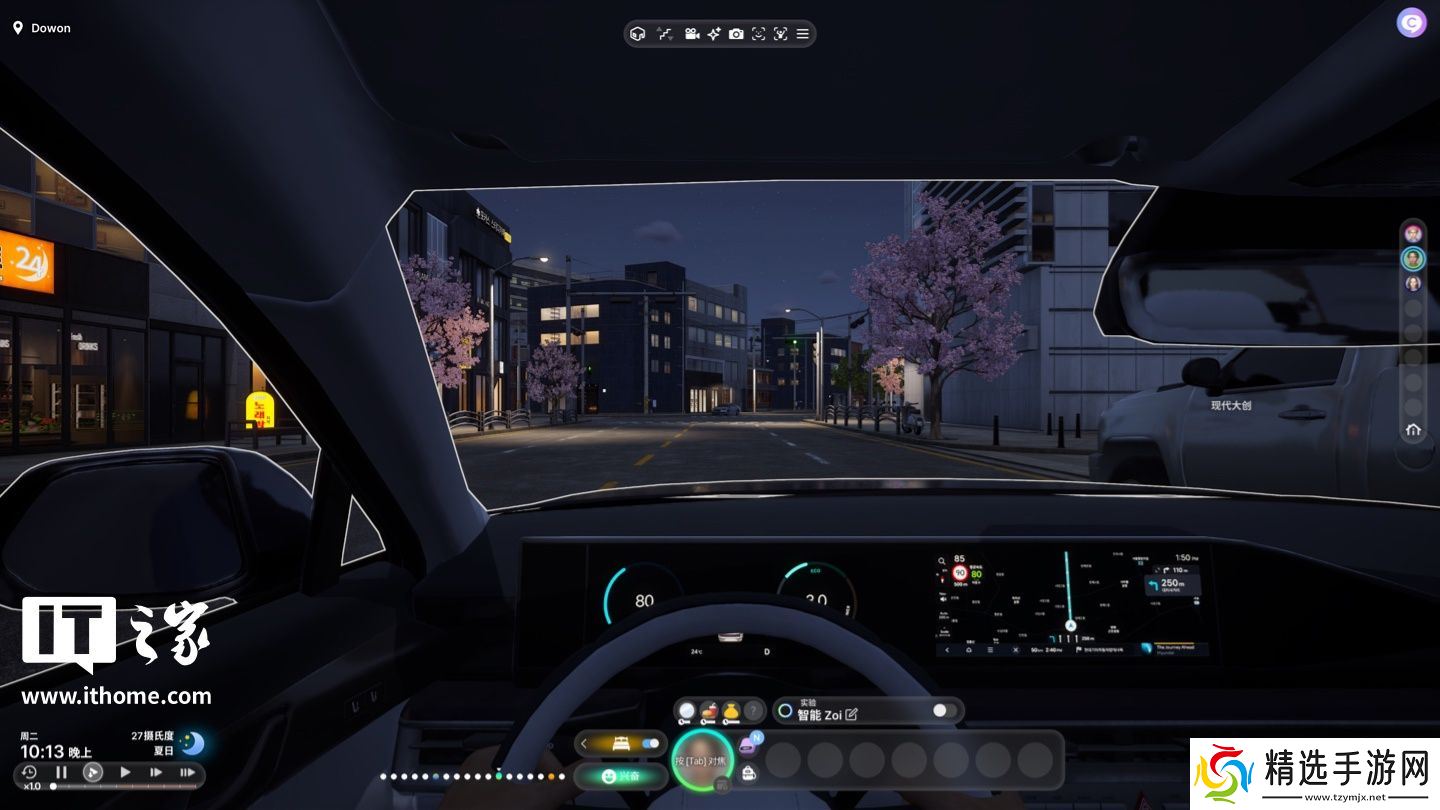Screen dimensions: 1440x810
Task: Select the stairs floor-change tool
Action: point(665,34)
